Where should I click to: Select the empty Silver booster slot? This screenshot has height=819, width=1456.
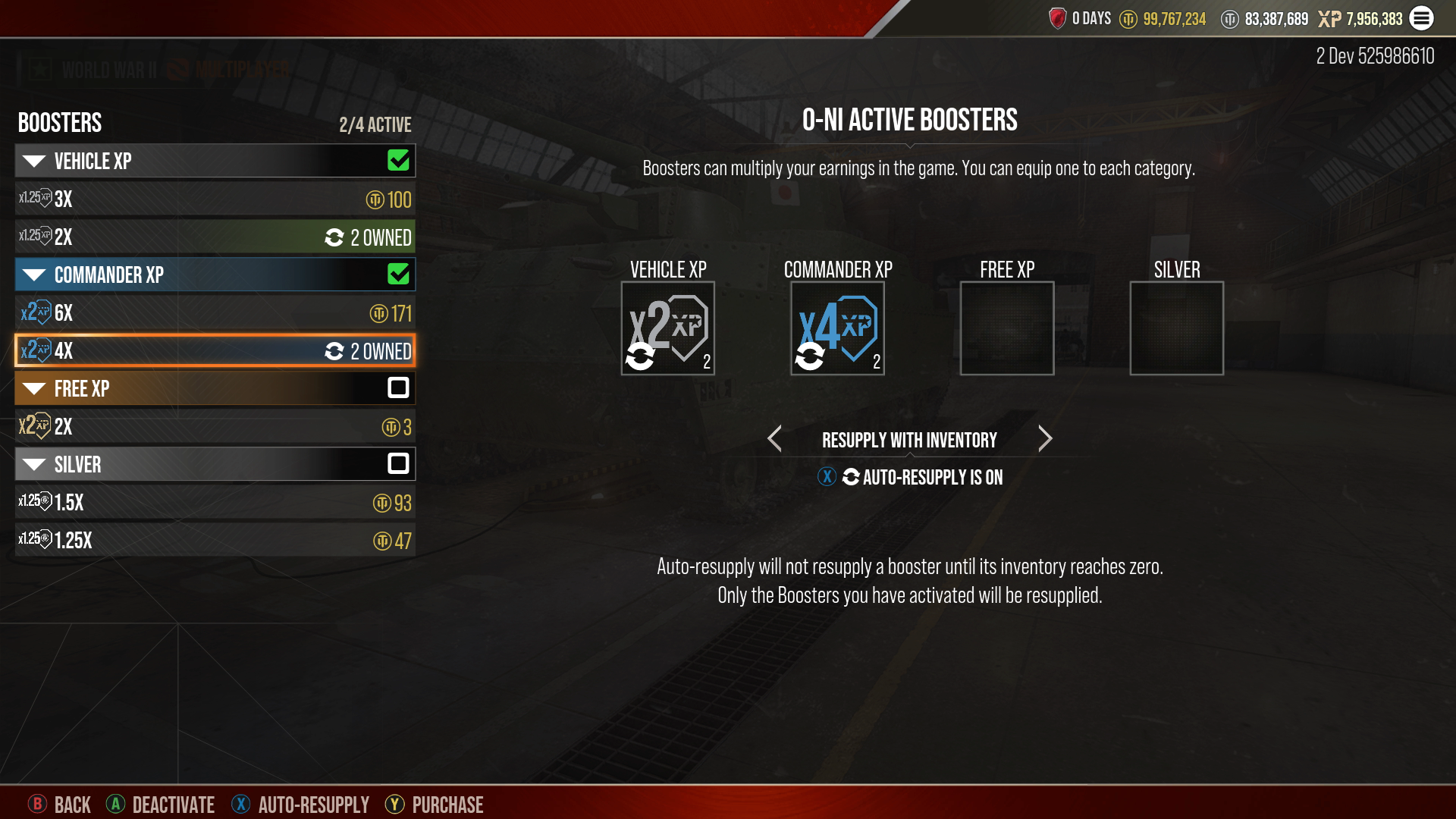pos(1176,328)
